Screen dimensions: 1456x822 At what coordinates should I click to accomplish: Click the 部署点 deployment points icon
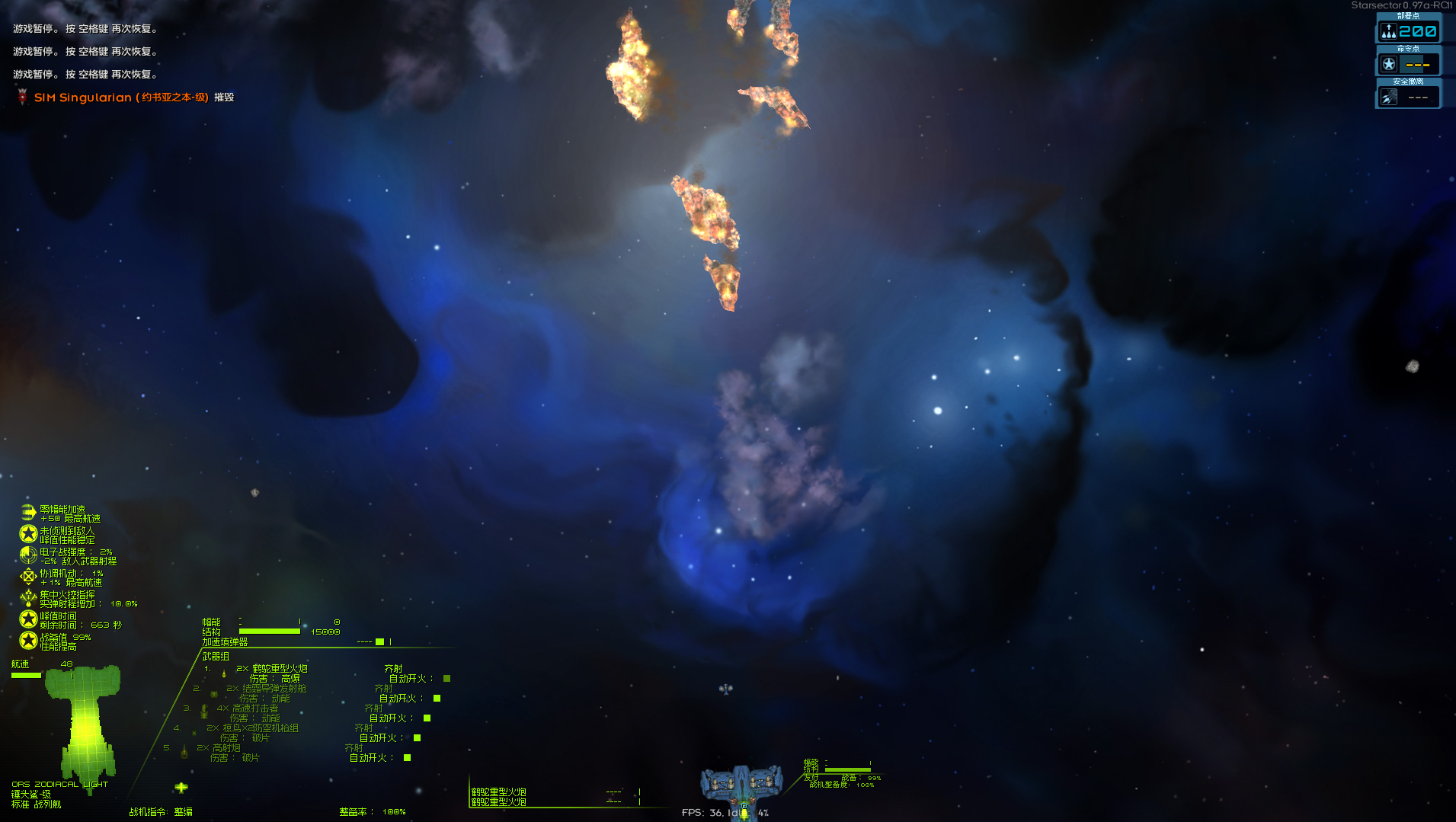[1388, 32]
